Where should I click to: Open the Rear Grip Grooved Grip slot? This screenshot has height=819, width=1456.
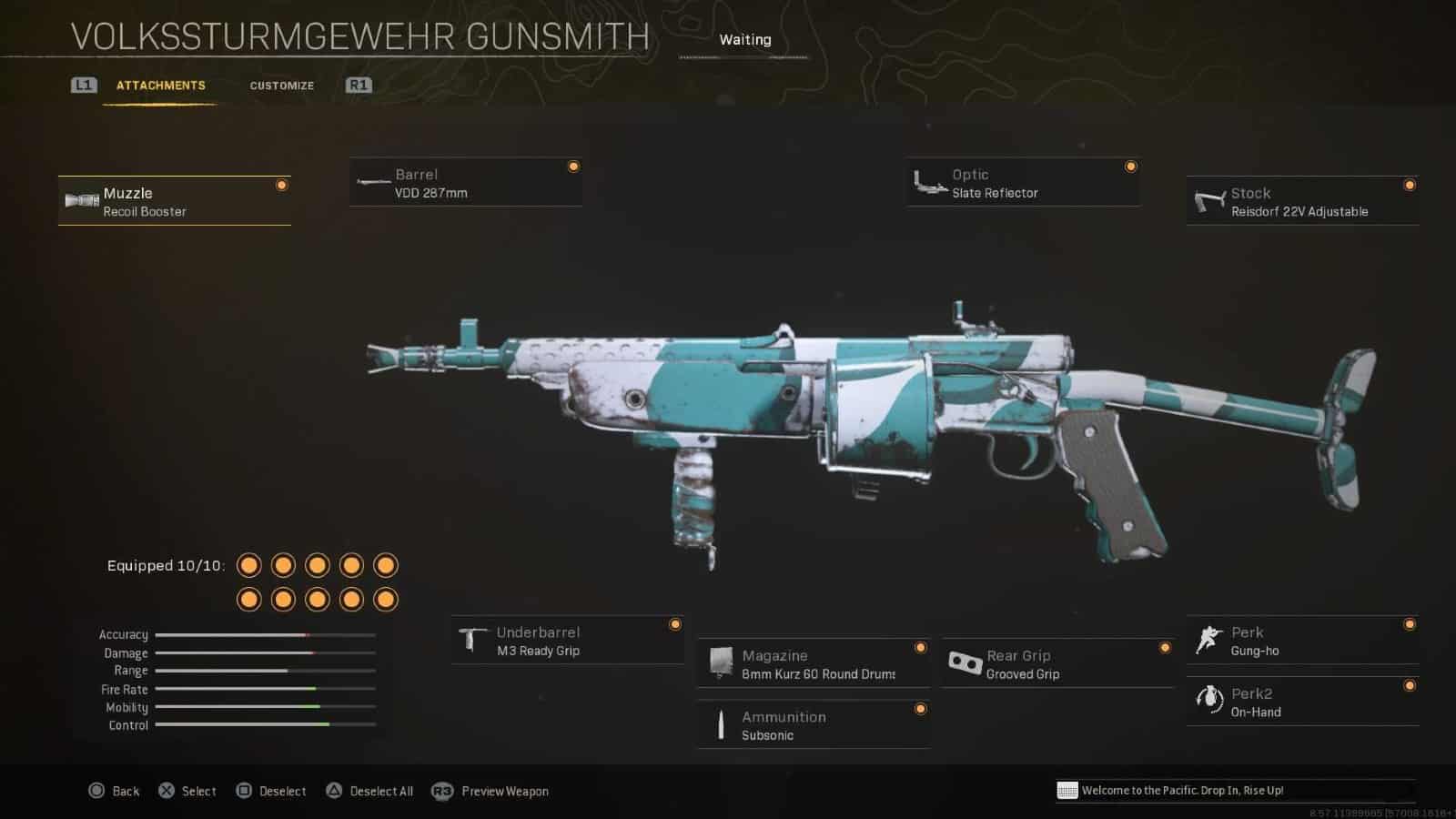pos(1057,664)
